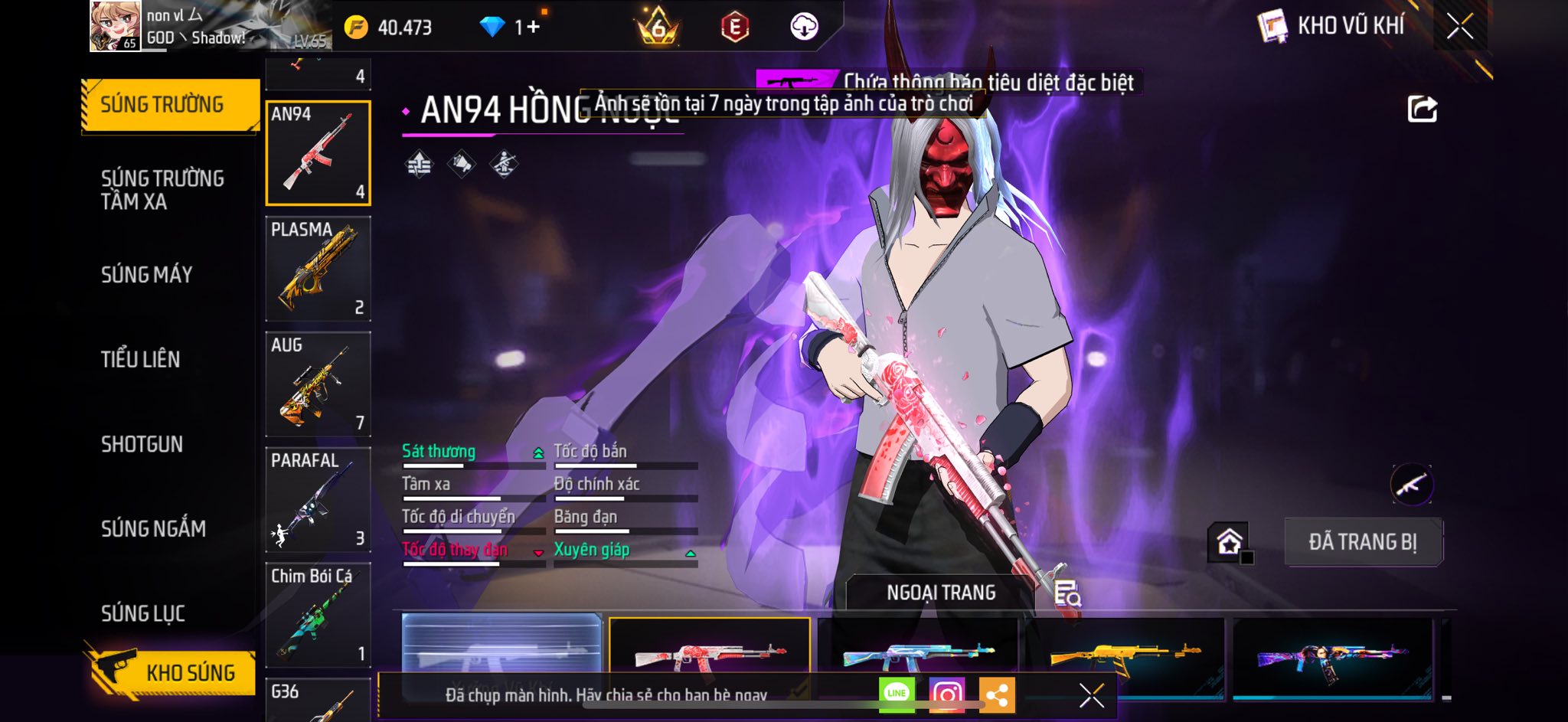Select the golden AK skin thumbnail
This screenshot has height=722, width=1568.
click(x=1125, y=657)
